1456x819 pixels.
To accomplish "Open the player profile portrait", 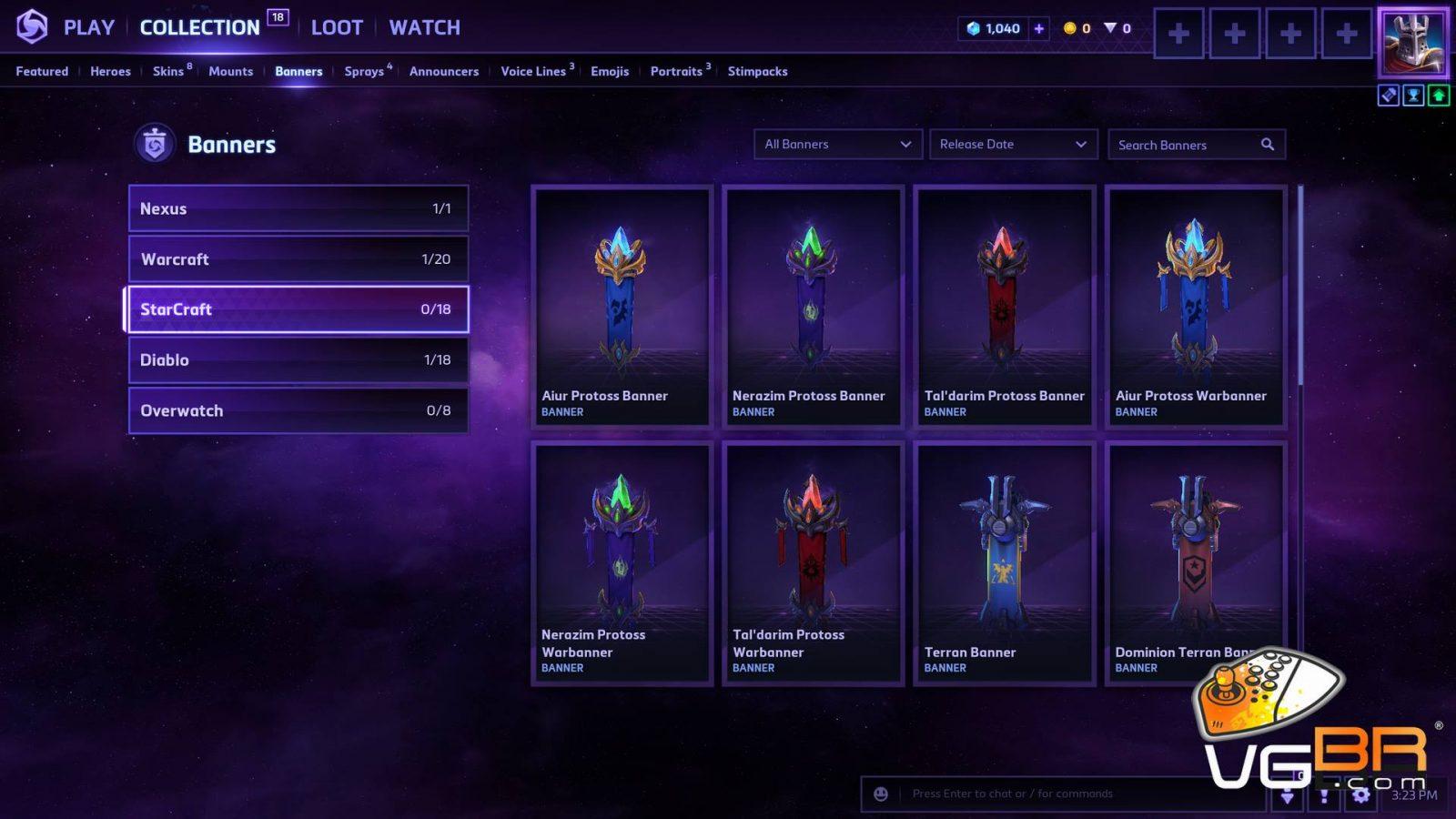I will [1412, 42].
